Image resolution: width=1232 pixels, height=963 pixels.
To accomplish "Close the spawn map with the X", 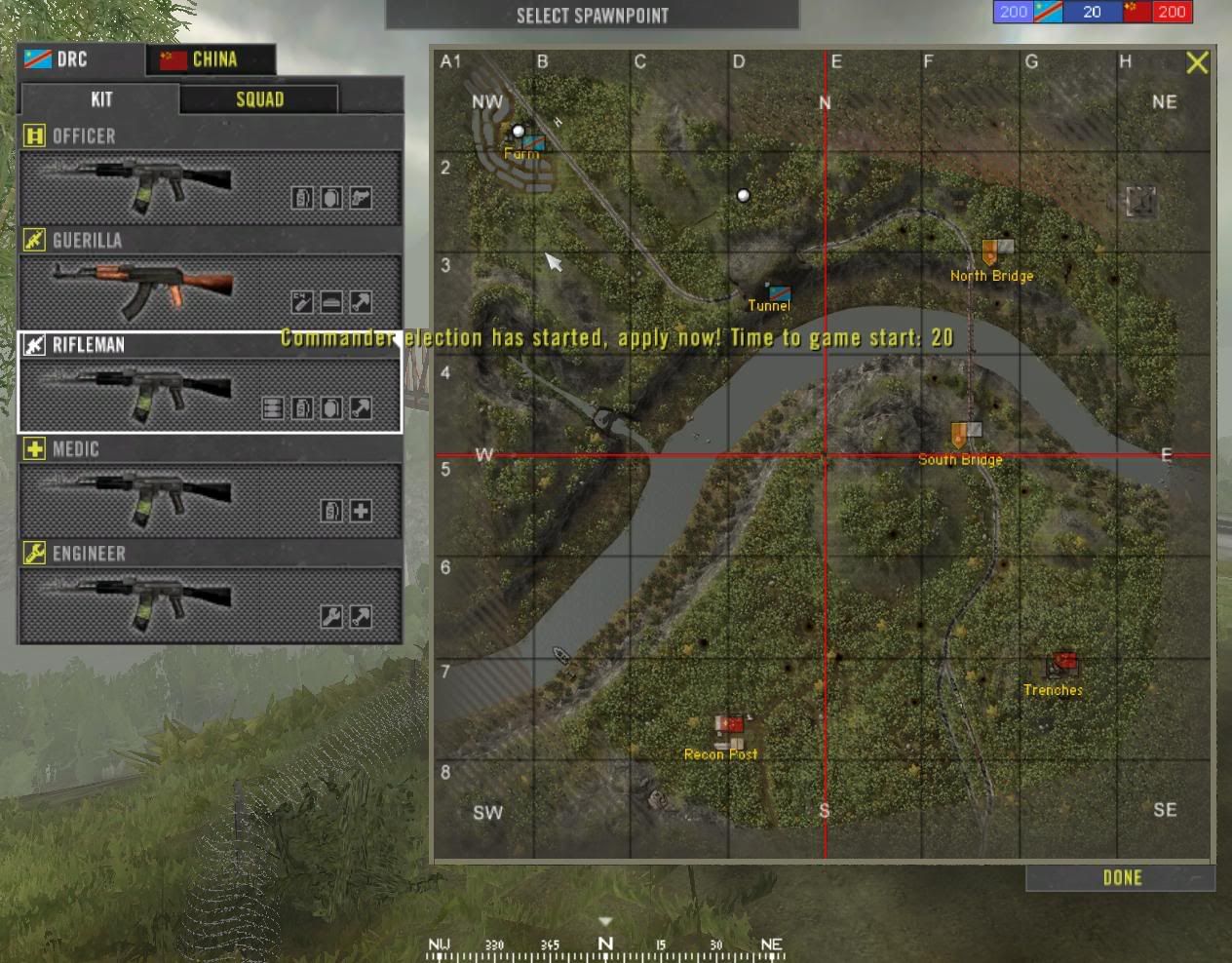I will click(1197, 63).
